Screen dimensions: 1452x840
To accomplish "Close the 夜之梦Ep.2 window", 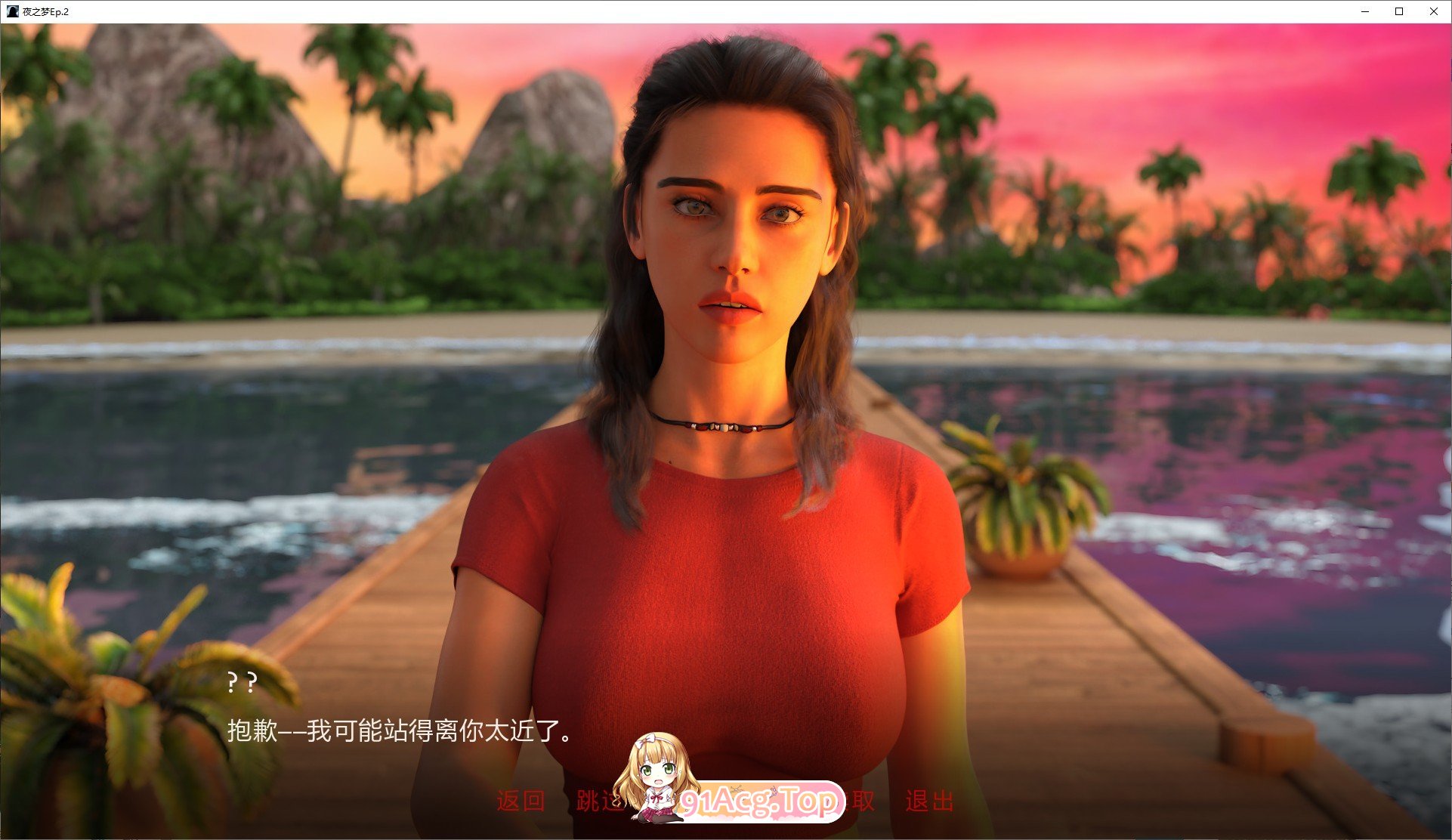I will click(1433, 11).
